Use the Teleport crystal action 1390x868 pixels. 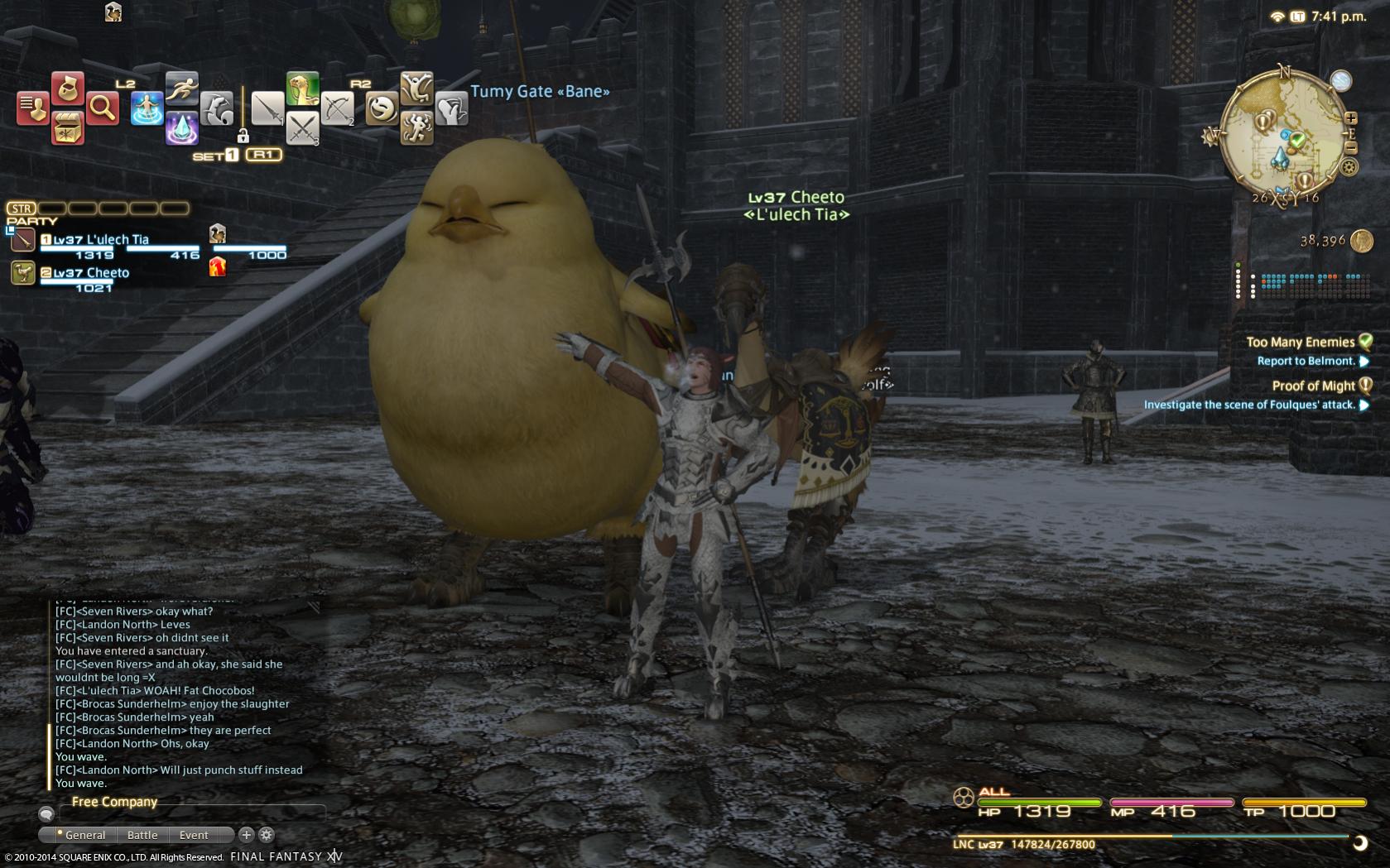tap(181, 128)
